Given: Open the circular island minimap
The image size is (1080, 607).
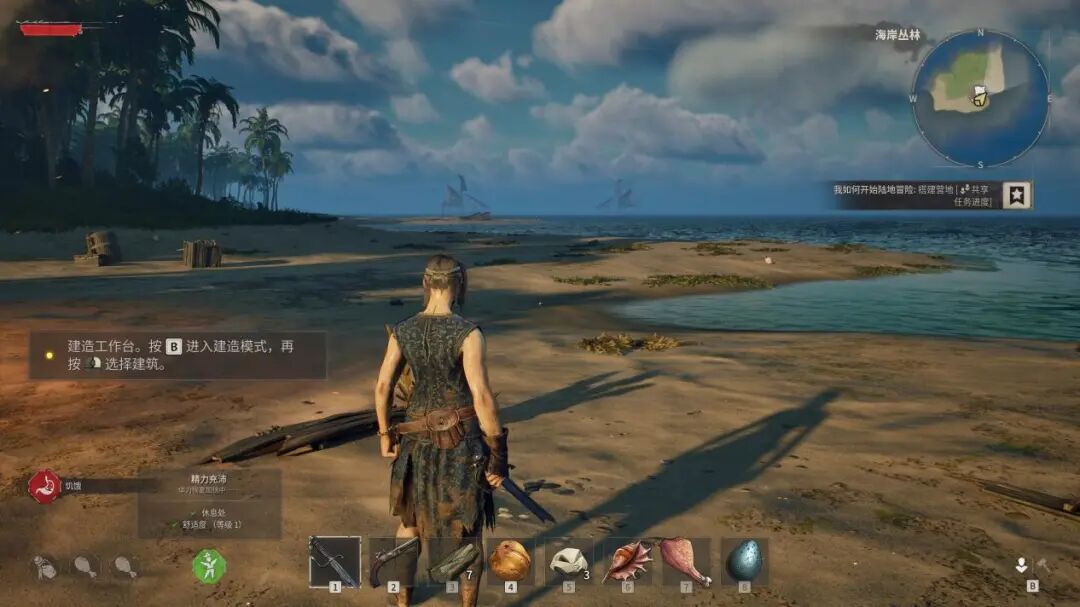Looking at the screenshot, I should (x=980, y=98).
